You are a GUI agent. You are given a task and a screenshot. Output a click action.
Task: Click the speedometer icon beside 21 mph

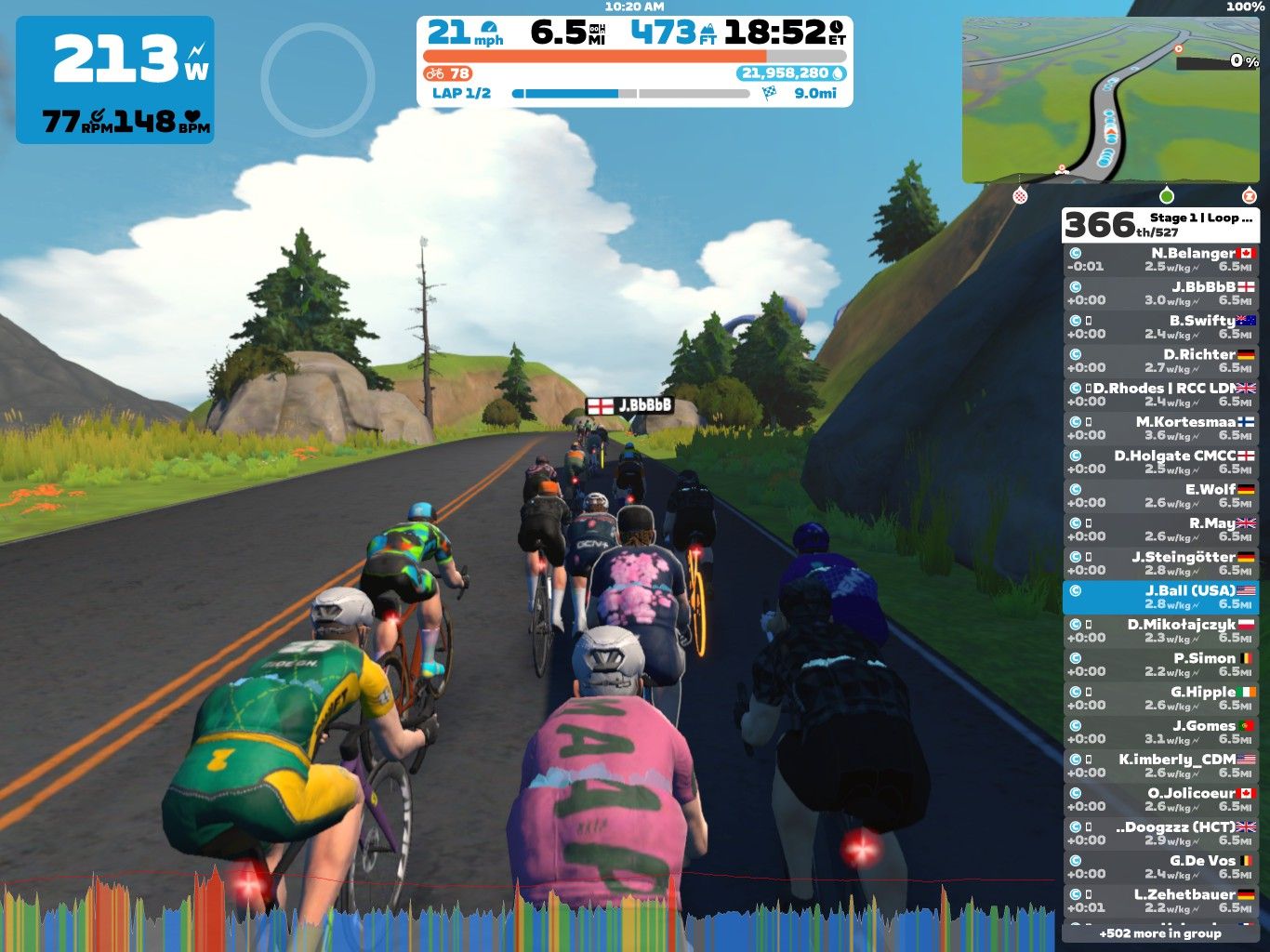pos(487,29)
